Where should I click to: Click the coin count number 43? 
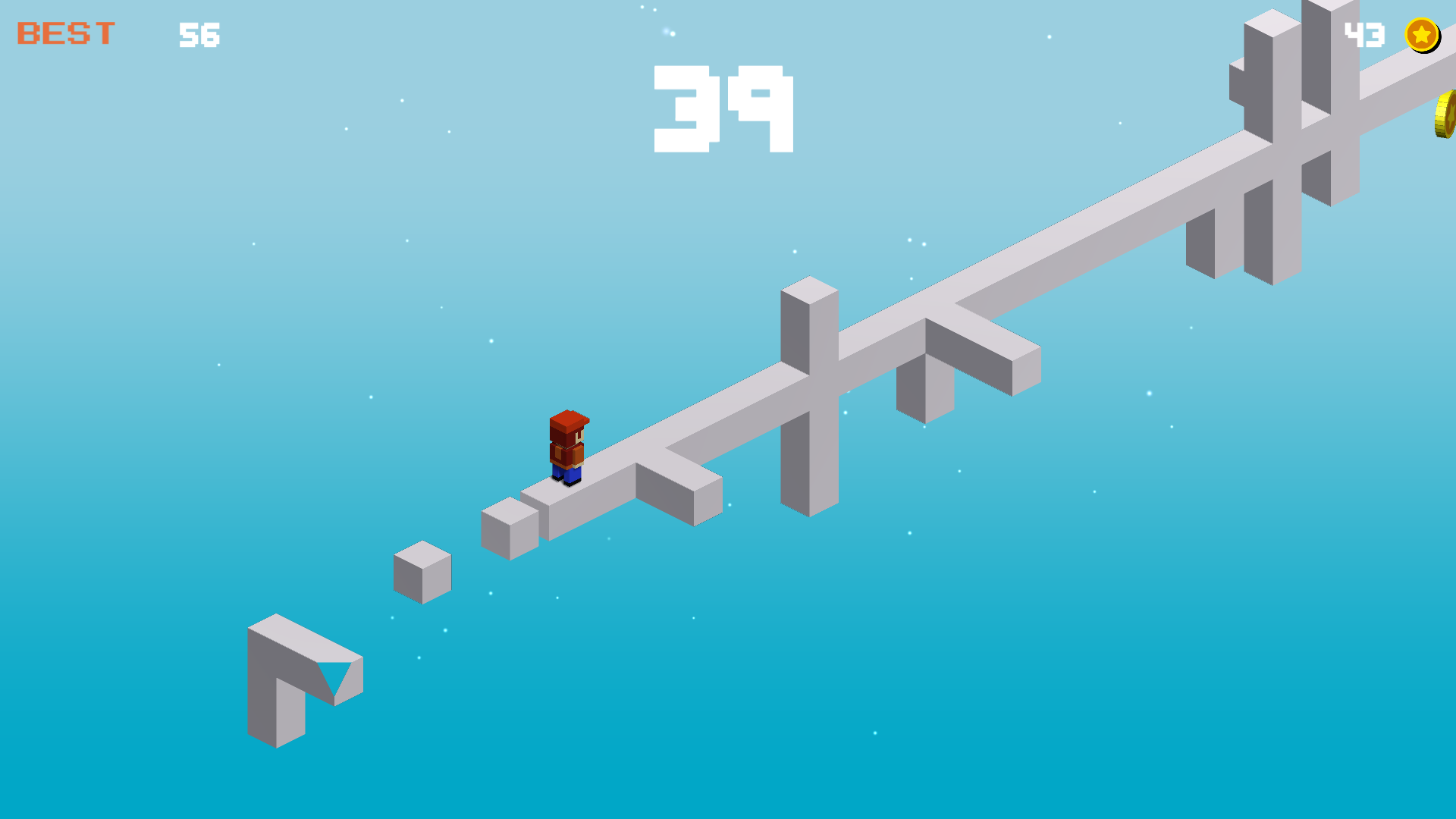point(1363,34)
